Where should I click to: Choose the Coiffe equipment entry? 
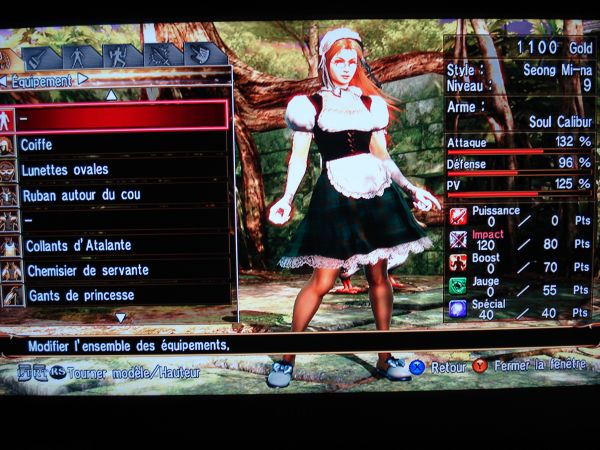click(118, 144)
